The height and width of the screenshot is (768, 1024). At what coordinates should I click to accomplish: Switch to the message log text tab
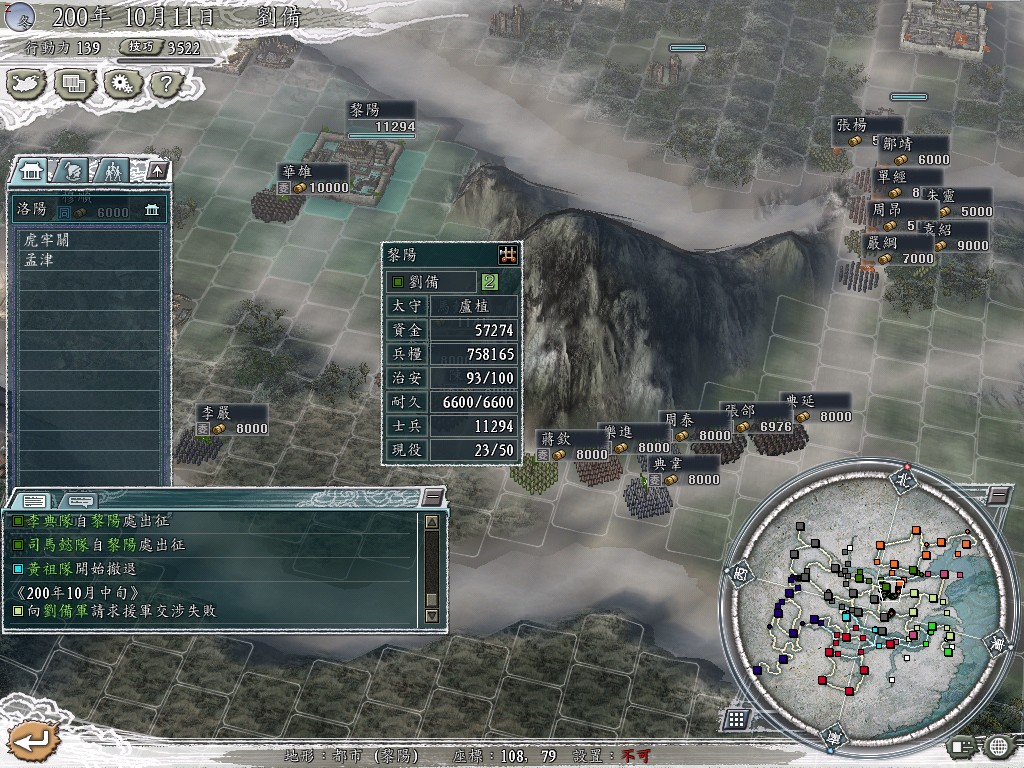pyautogui.click(x=33, y=499)
